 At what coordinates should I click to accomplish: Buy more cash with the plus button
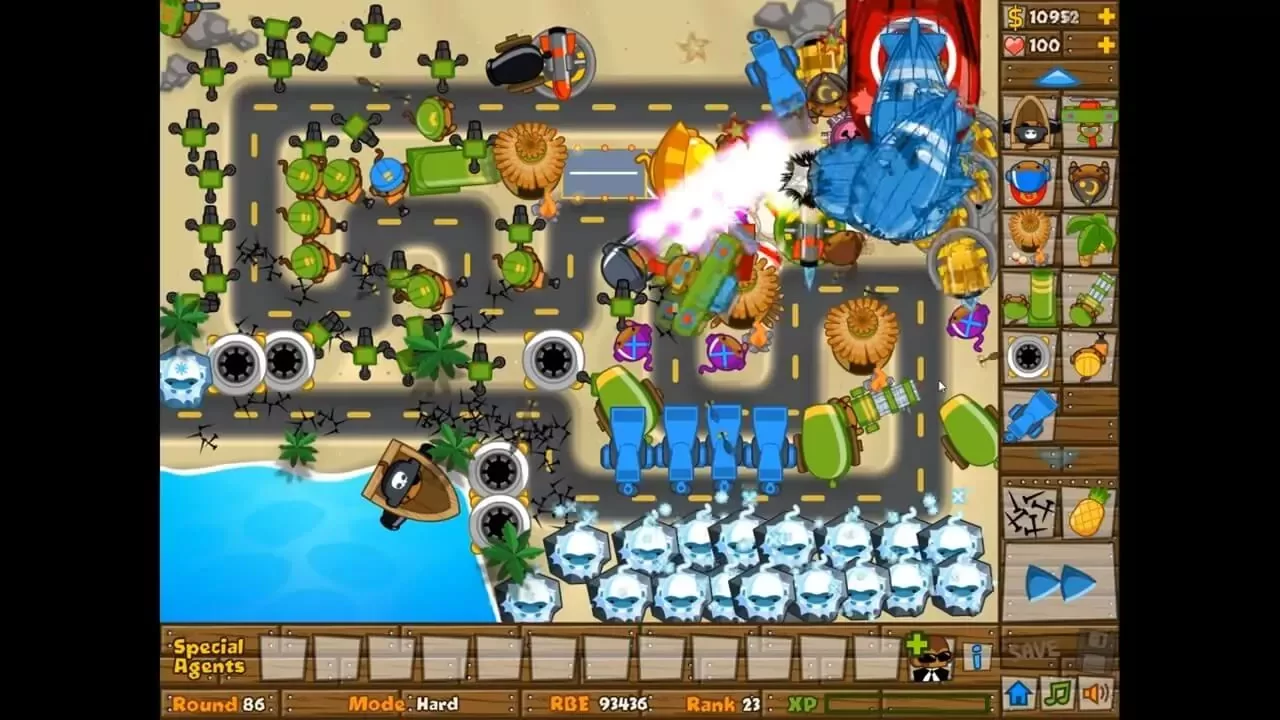point(1105,16)
